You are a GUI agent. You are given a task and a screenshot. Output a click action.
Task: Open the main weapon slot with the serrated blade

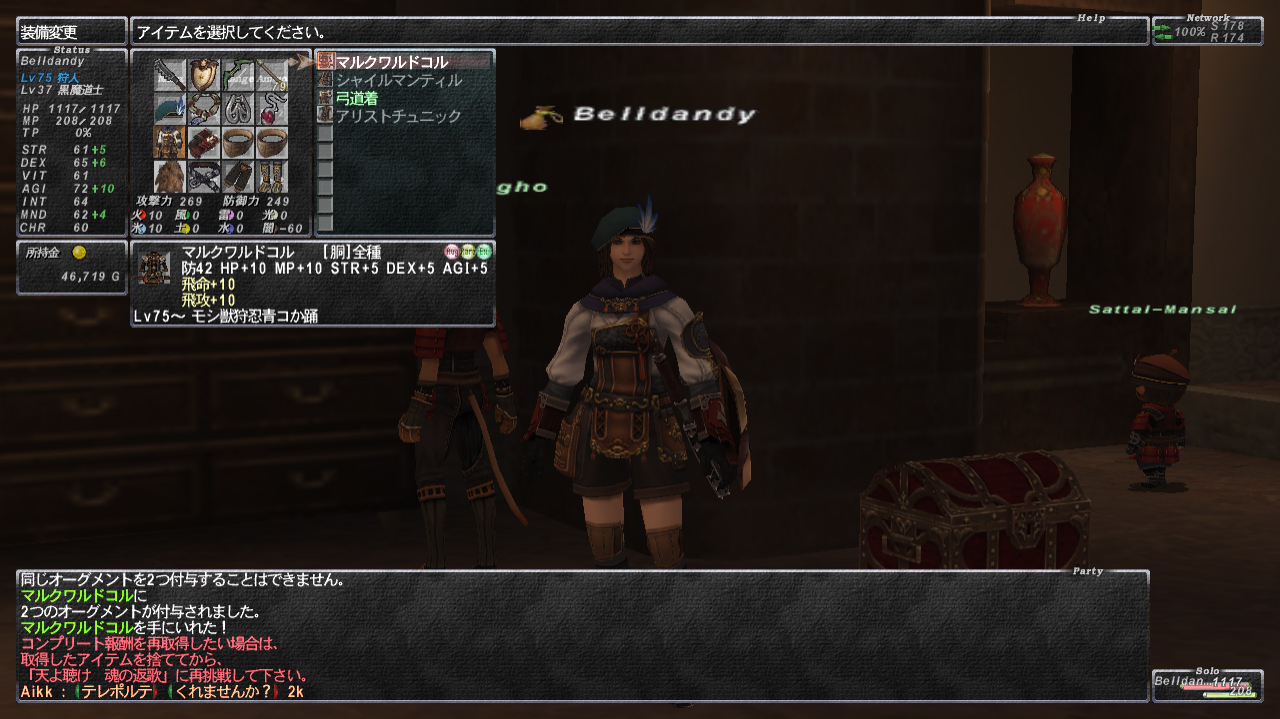click(170, 74)
